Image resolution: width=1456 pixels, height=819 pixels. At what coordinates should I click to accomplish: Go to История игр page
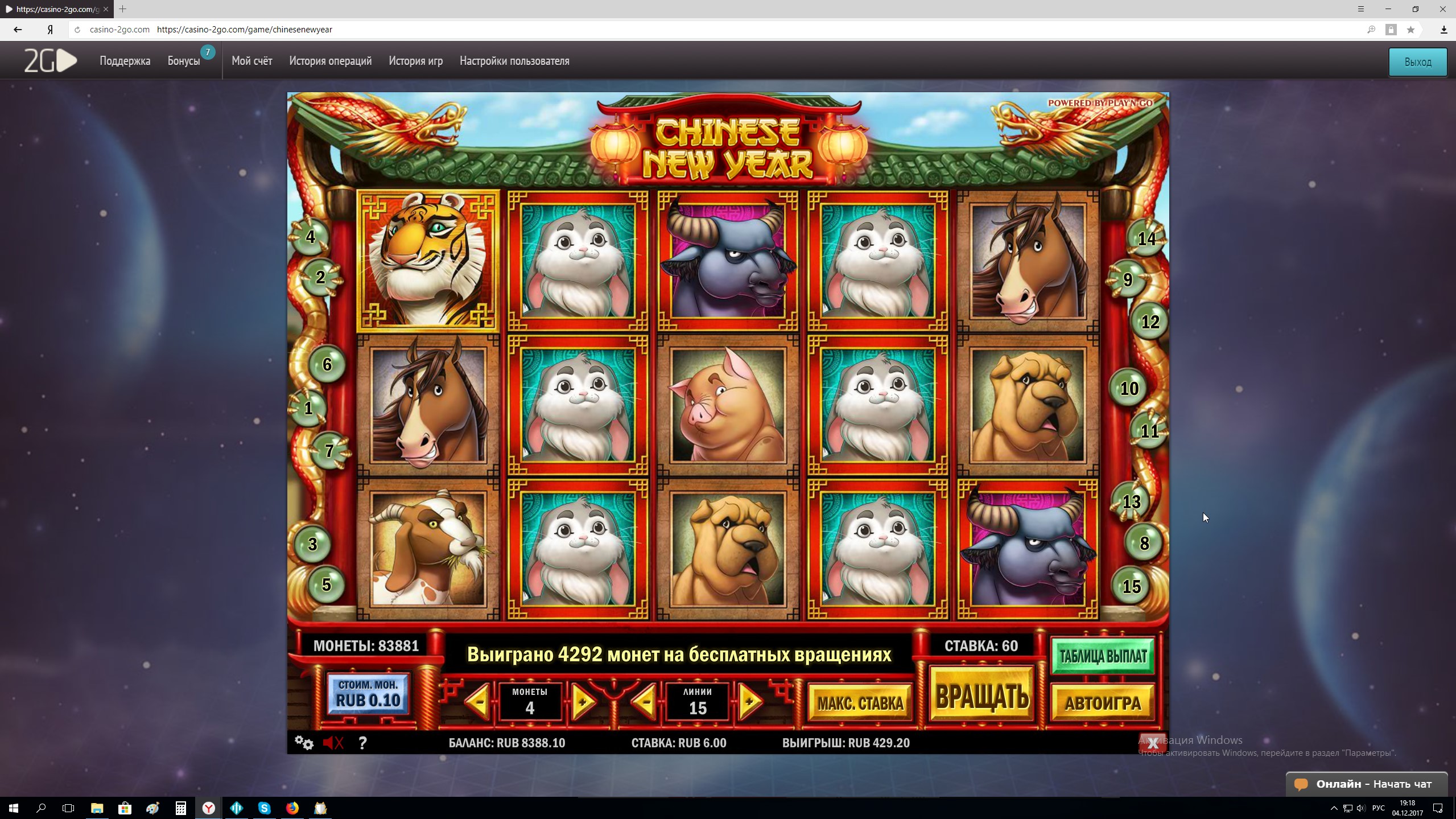[x=415, y=61]
